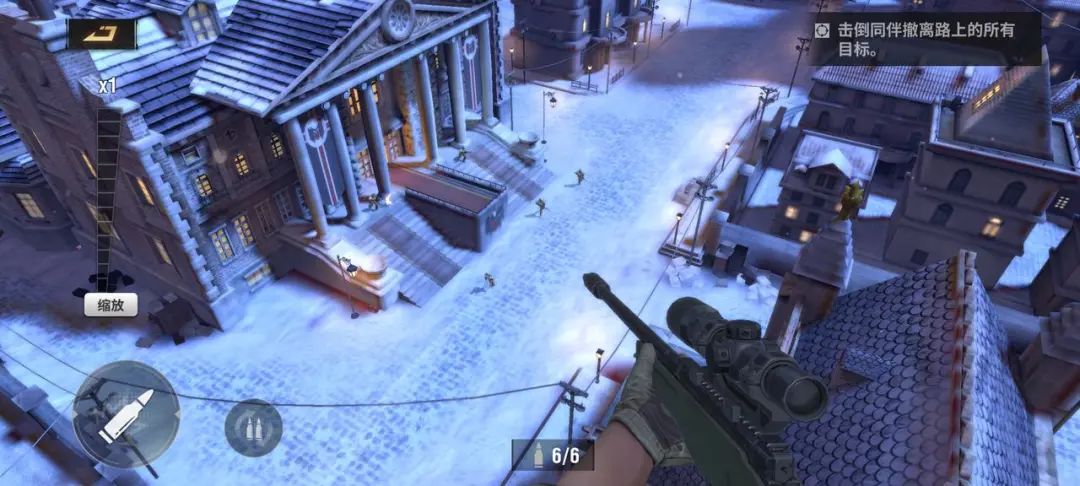The height and width of the screenshot is (486, 1080).
Task: Tap the 缩放 zoom handle
Action: pos(110,305)
